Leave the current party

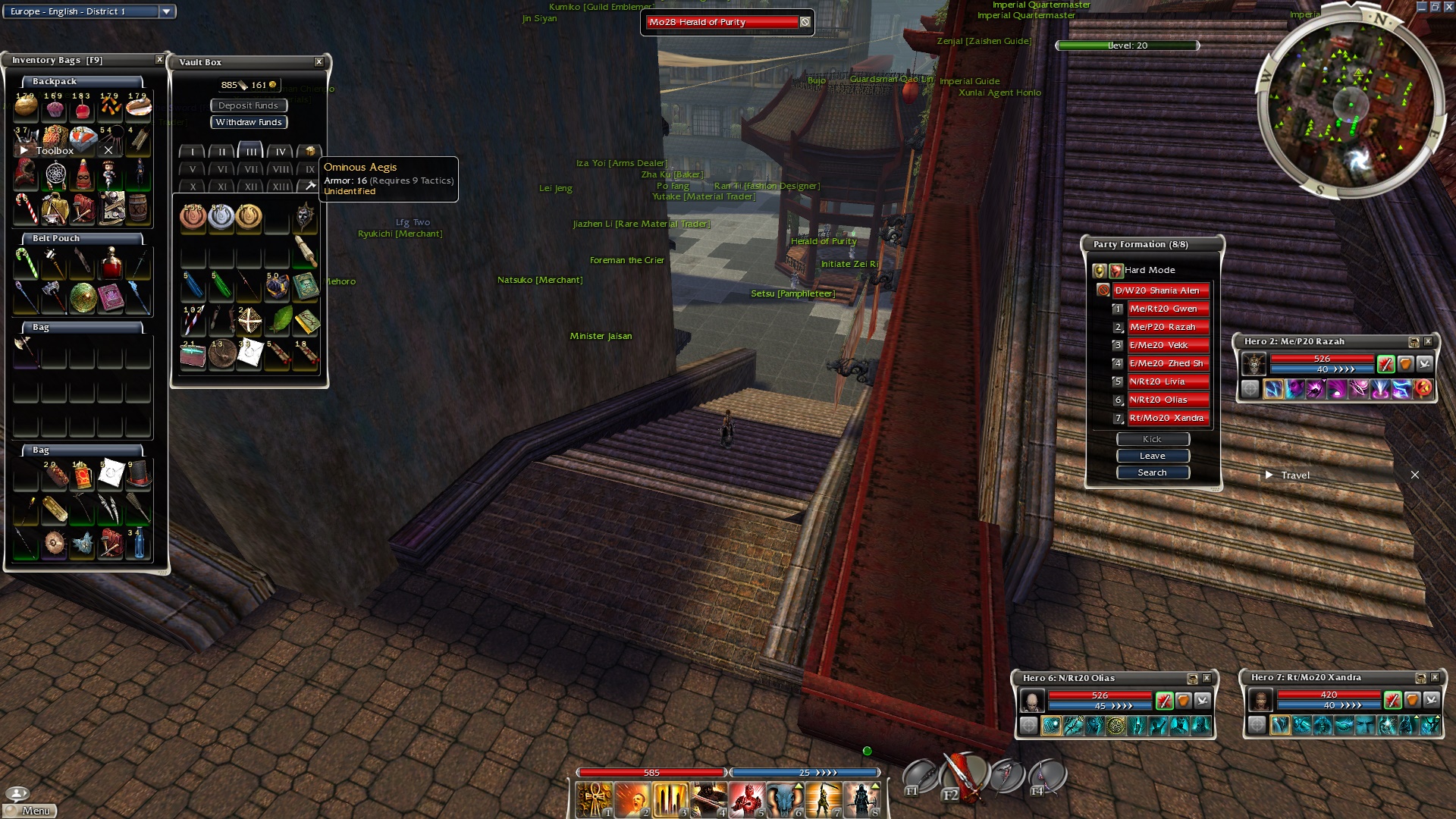tap(1152, 456)
